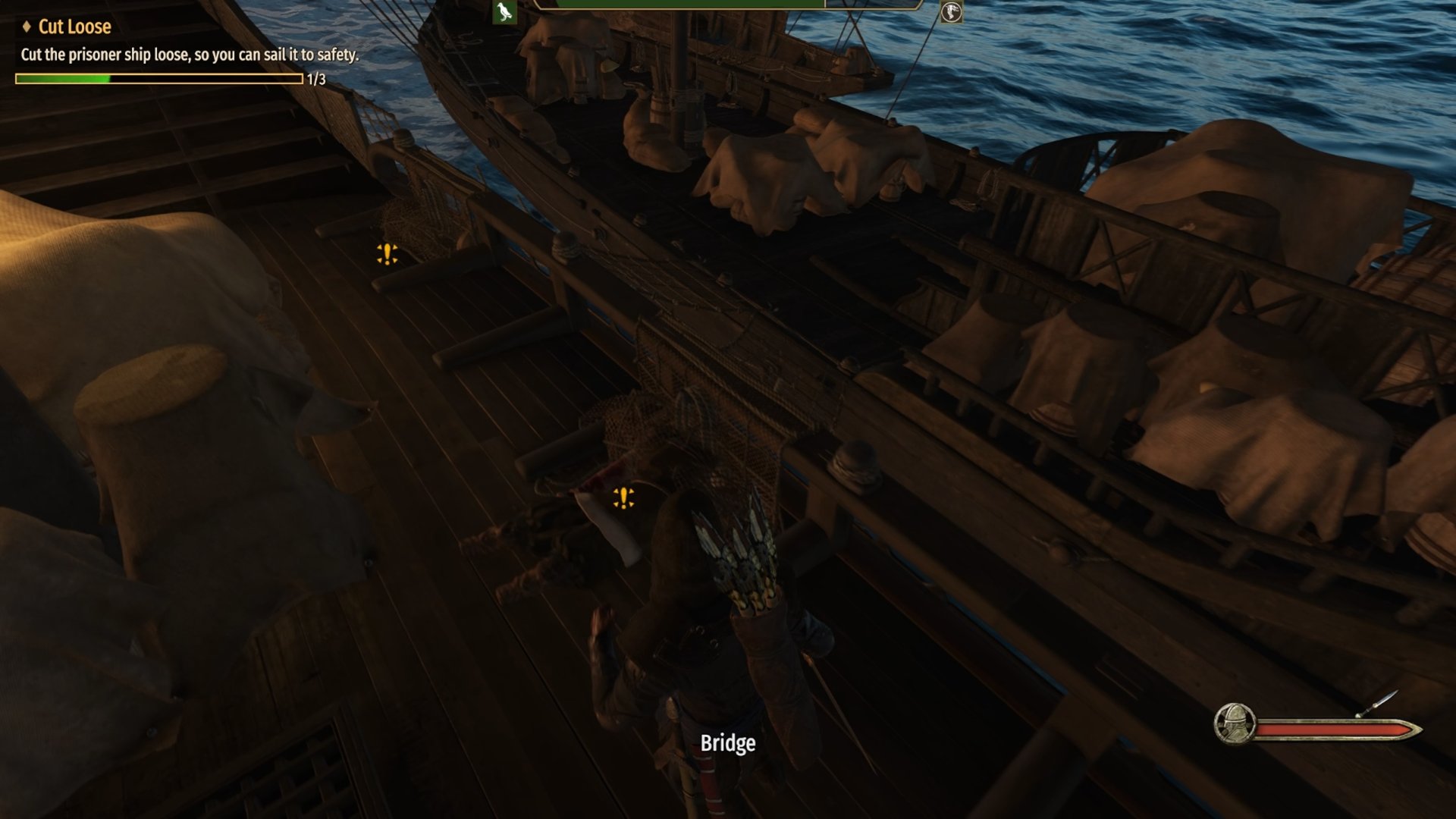Select the helmet character portrait
The image size is (1456, 819).
click(x=1234, y=723)
